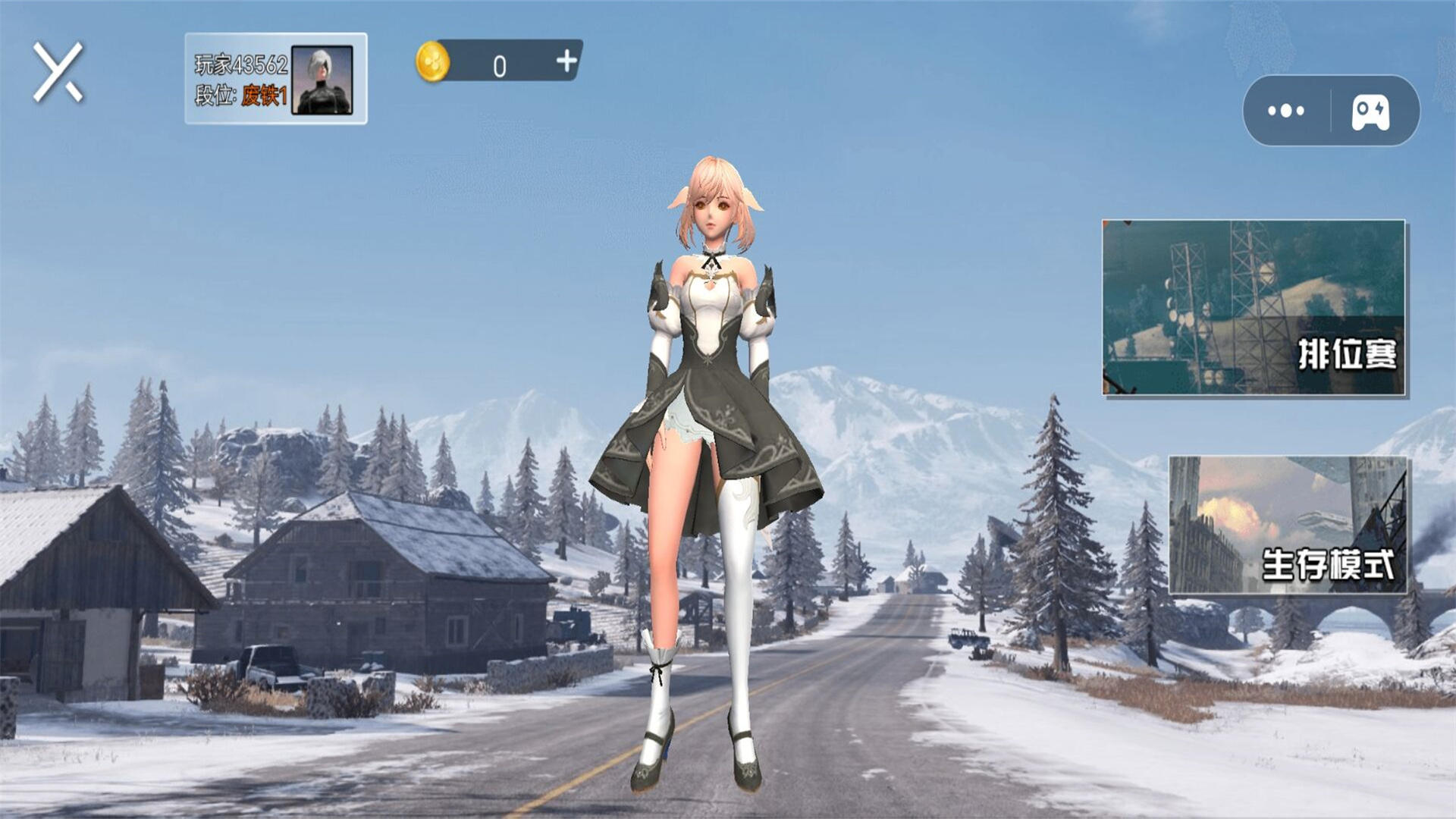Open the player 玩家43562 profile card
1456x819 pixels.
pos(240,80)
